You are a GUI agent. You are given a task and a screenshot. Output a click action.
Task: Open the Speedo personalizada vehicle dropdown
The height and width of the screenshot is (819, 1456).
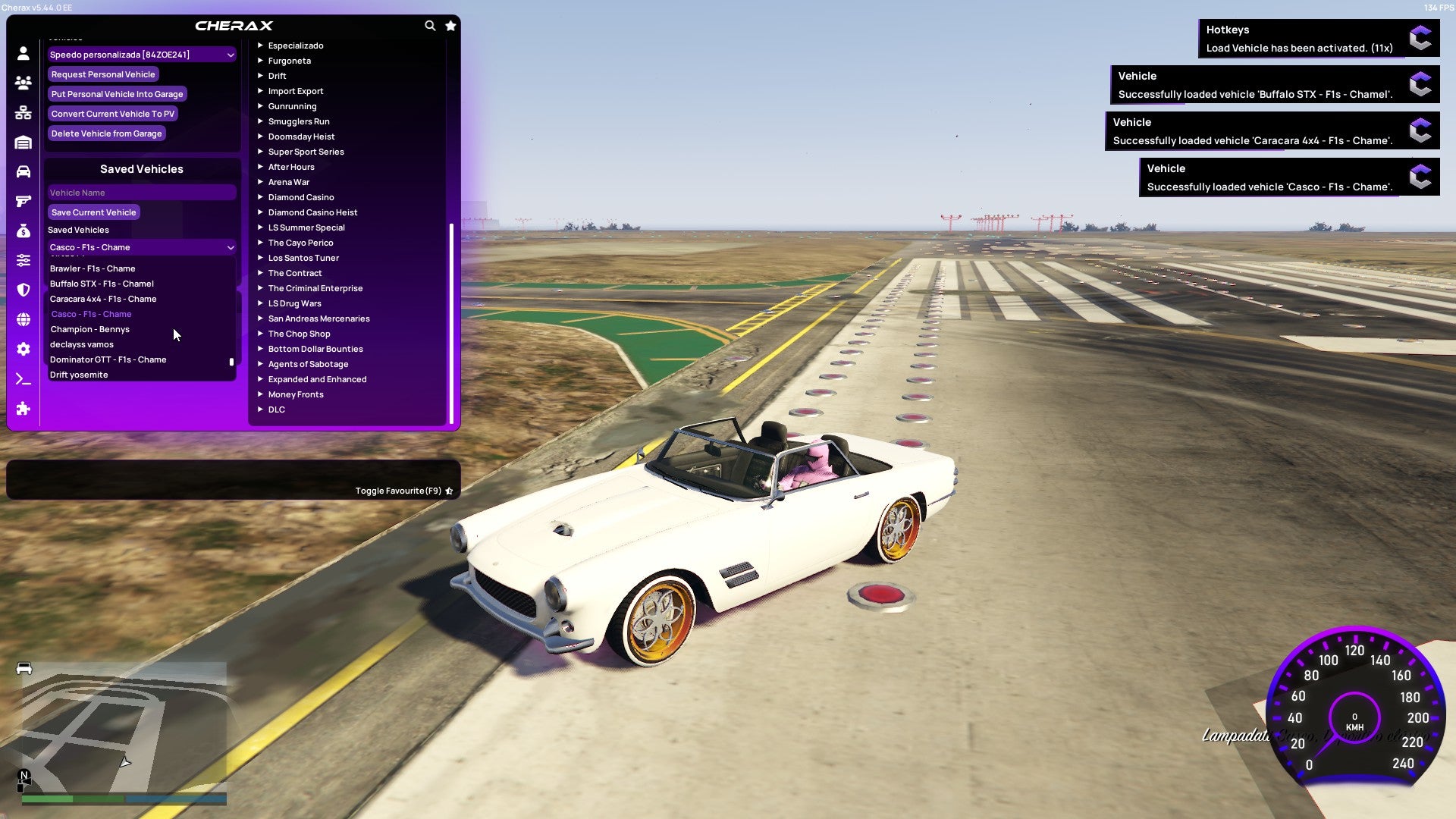click(142, 54)
